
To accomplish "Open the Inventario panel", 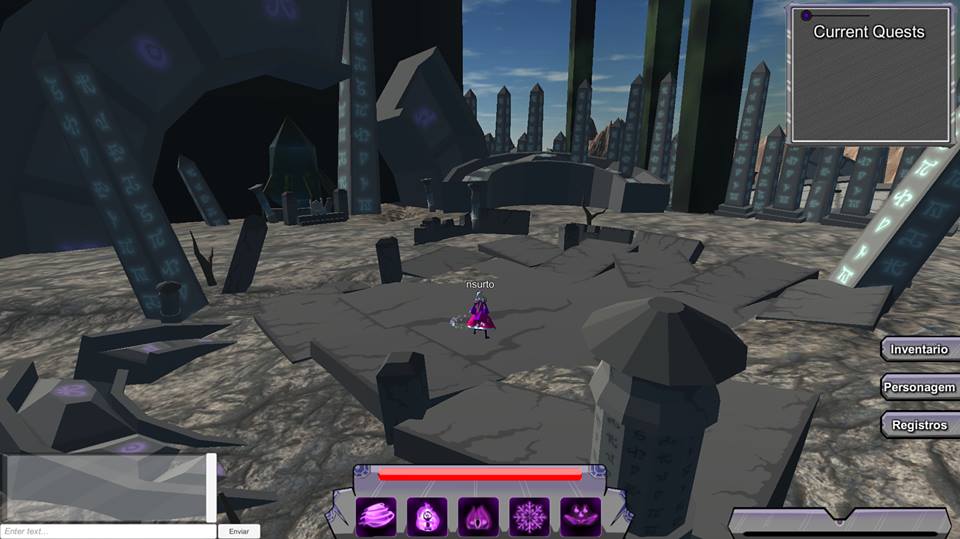I will pos(920,349).
